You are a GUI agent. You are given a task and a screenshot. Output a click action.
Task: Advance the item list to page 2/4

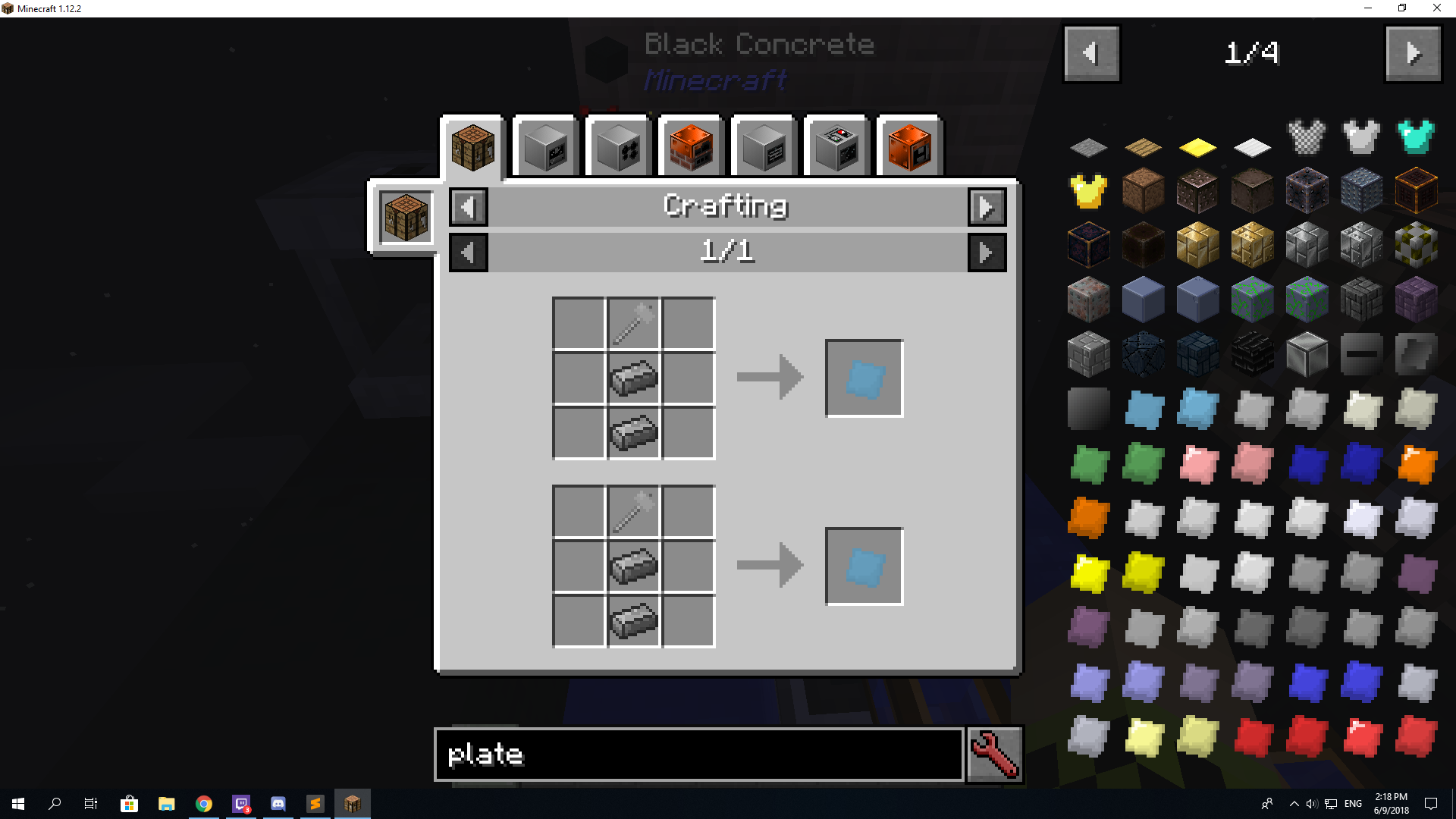[x=1412, y=53]
